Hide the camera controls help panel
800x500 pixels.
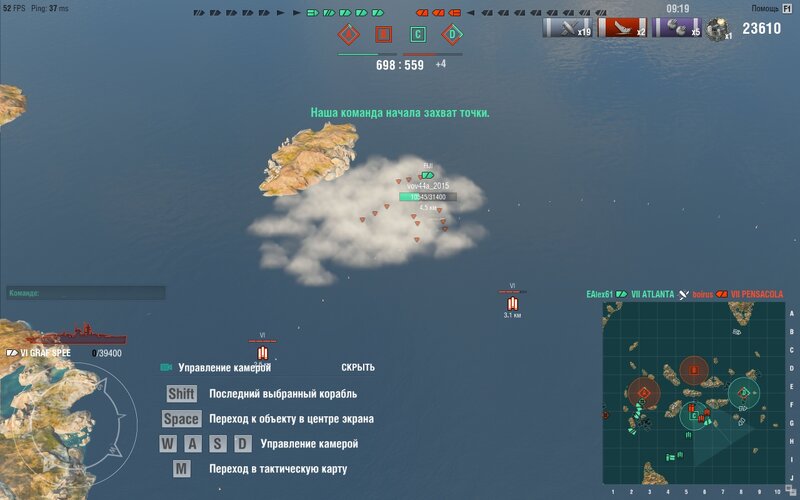(x=357, y=367)
